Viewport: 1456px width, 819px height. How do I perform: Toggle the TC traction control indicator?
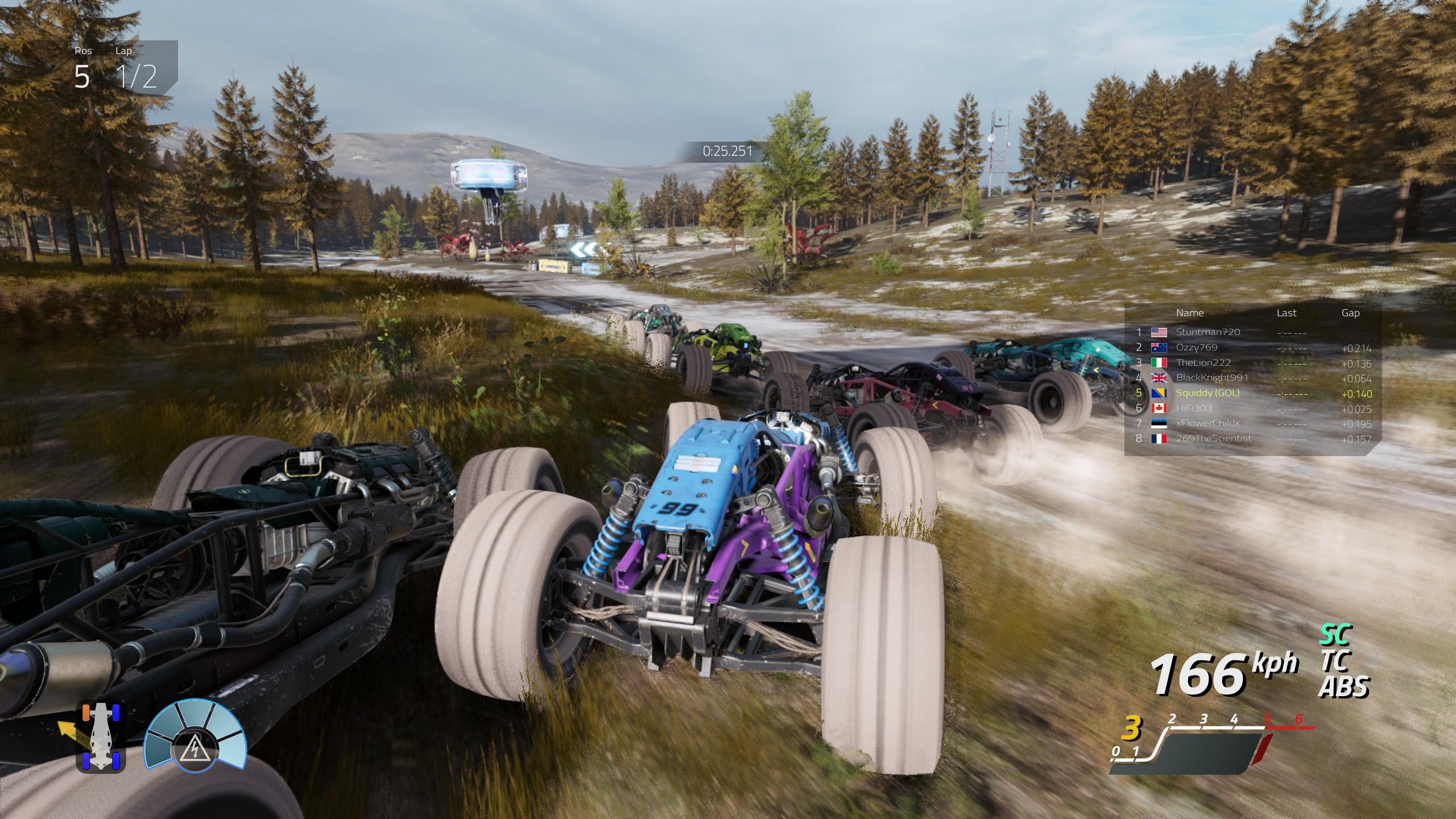pyautogui.click(x=1333, y=661)
